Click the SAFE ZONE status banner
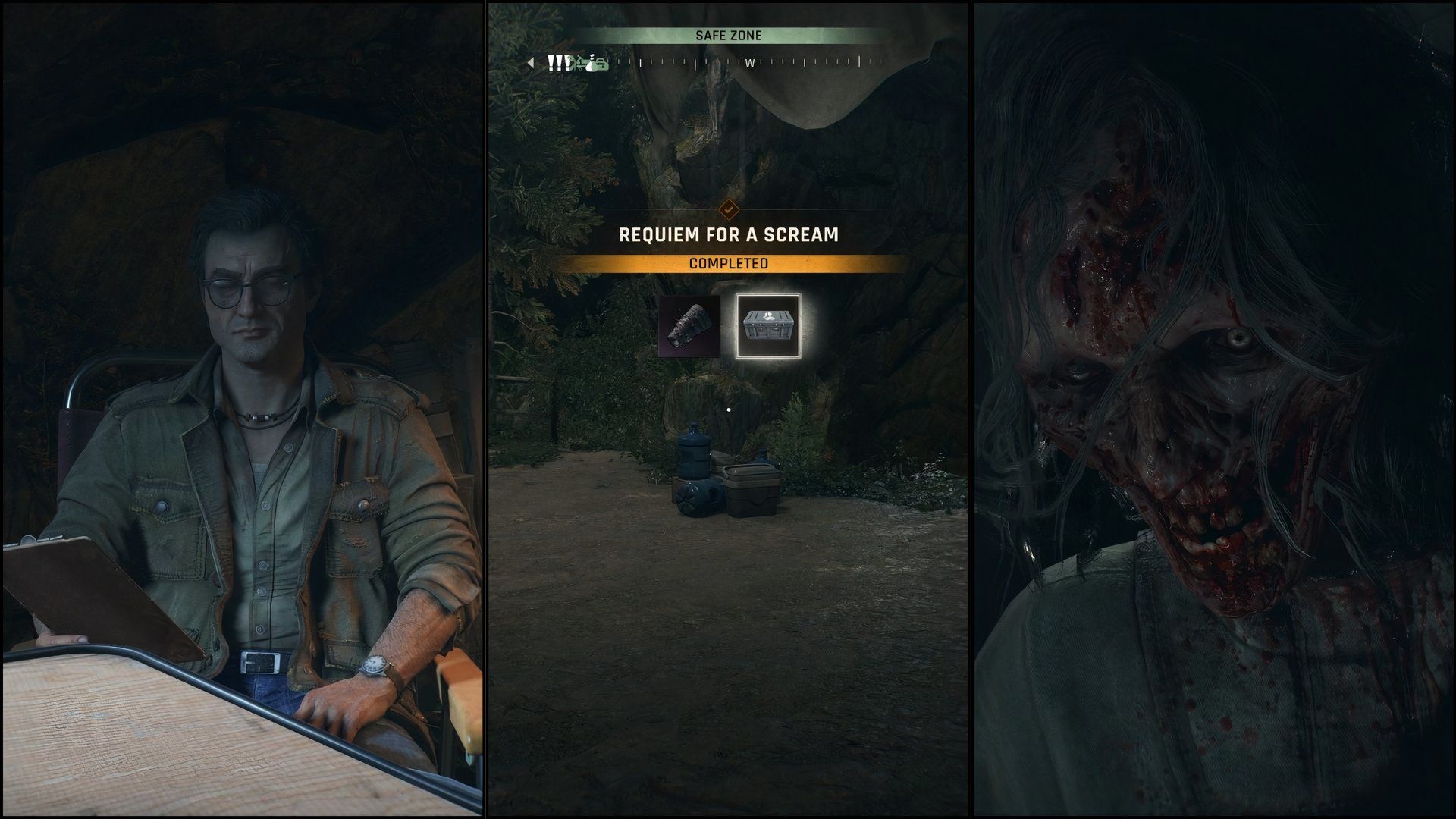1456x819 pixels. coord(728,33)
